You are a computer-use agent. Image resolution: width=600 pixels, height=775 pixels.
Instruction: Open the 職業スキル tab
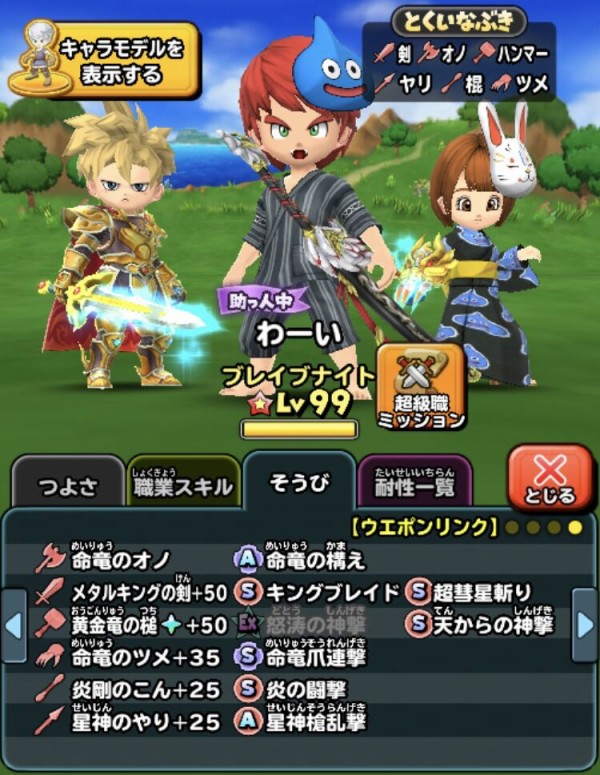[183, 486]
